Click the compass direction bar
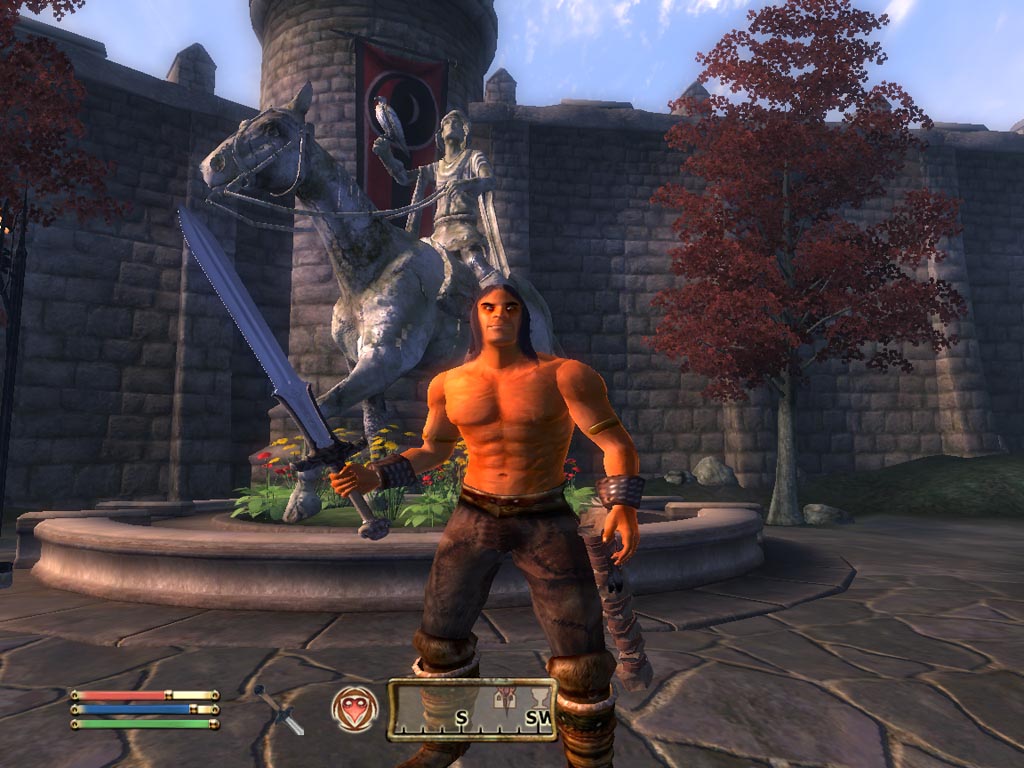The image size is (1024, 768). pyautogui.click(x=472, y=710)
